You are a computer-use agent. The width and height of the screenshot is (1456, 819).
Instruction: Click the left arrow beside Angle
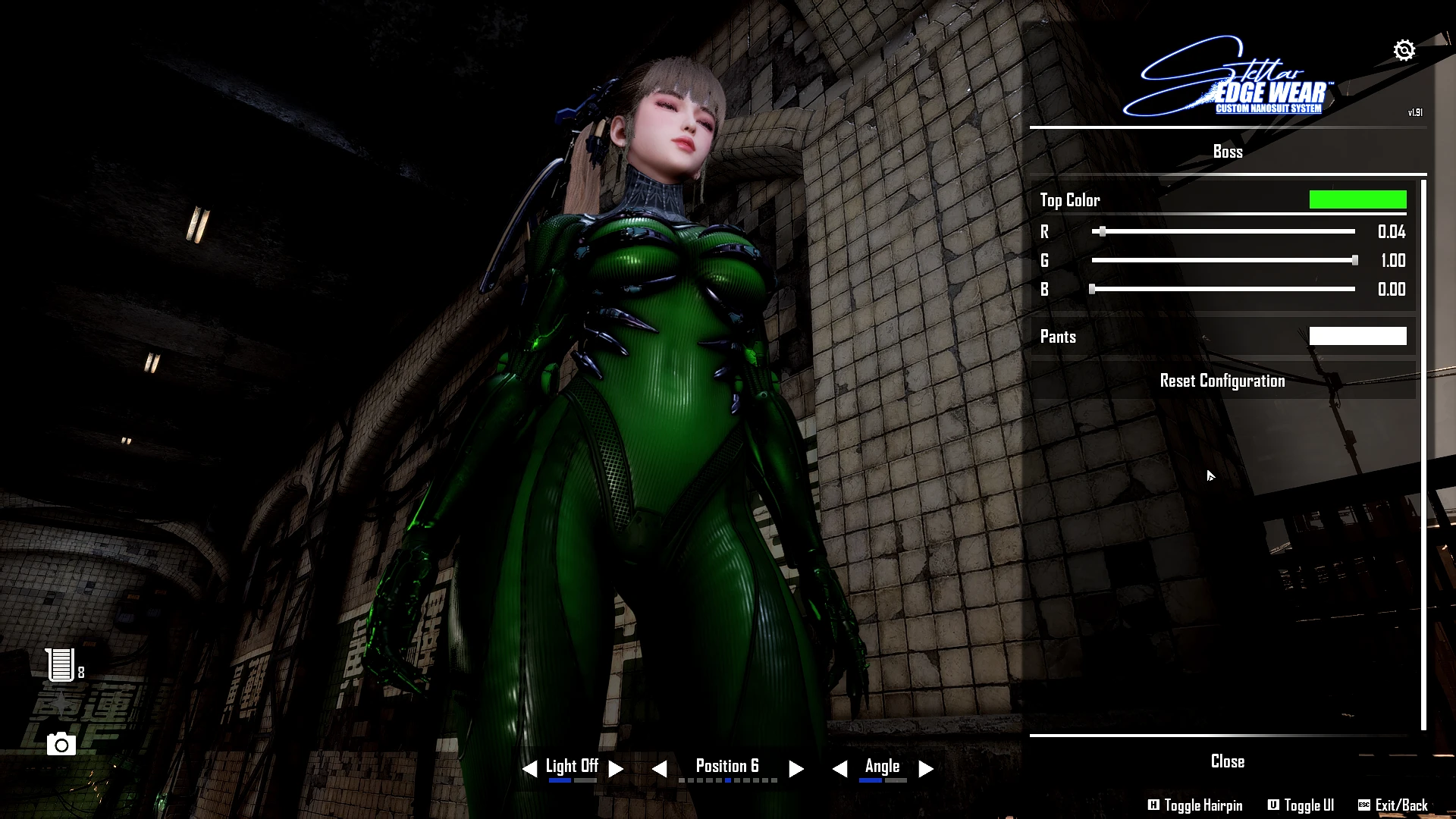pyautogui.click(x=839, y=769)
